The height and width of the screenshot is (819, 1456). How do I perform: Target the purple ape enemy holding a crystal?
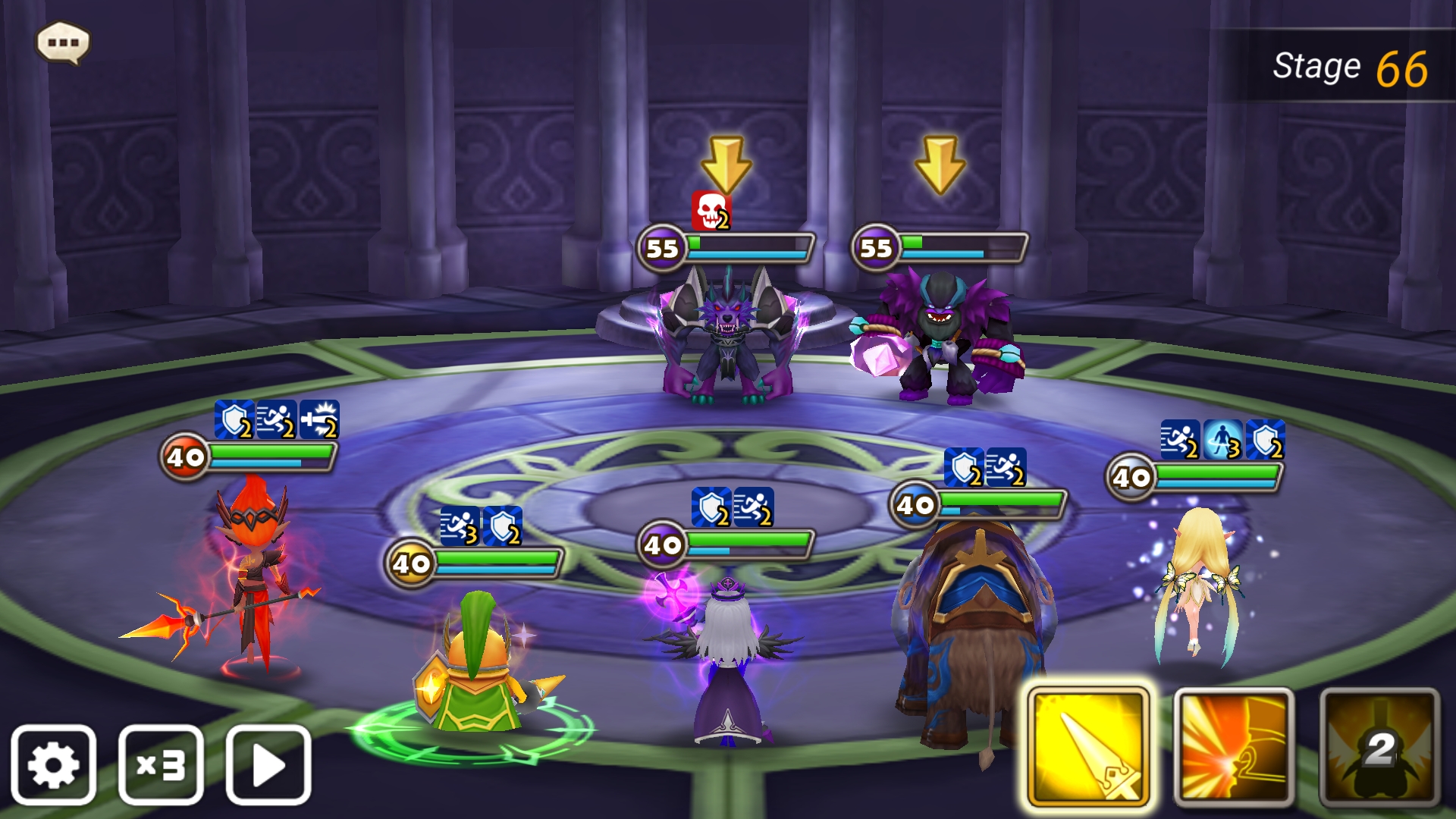(x=940, y=337)
